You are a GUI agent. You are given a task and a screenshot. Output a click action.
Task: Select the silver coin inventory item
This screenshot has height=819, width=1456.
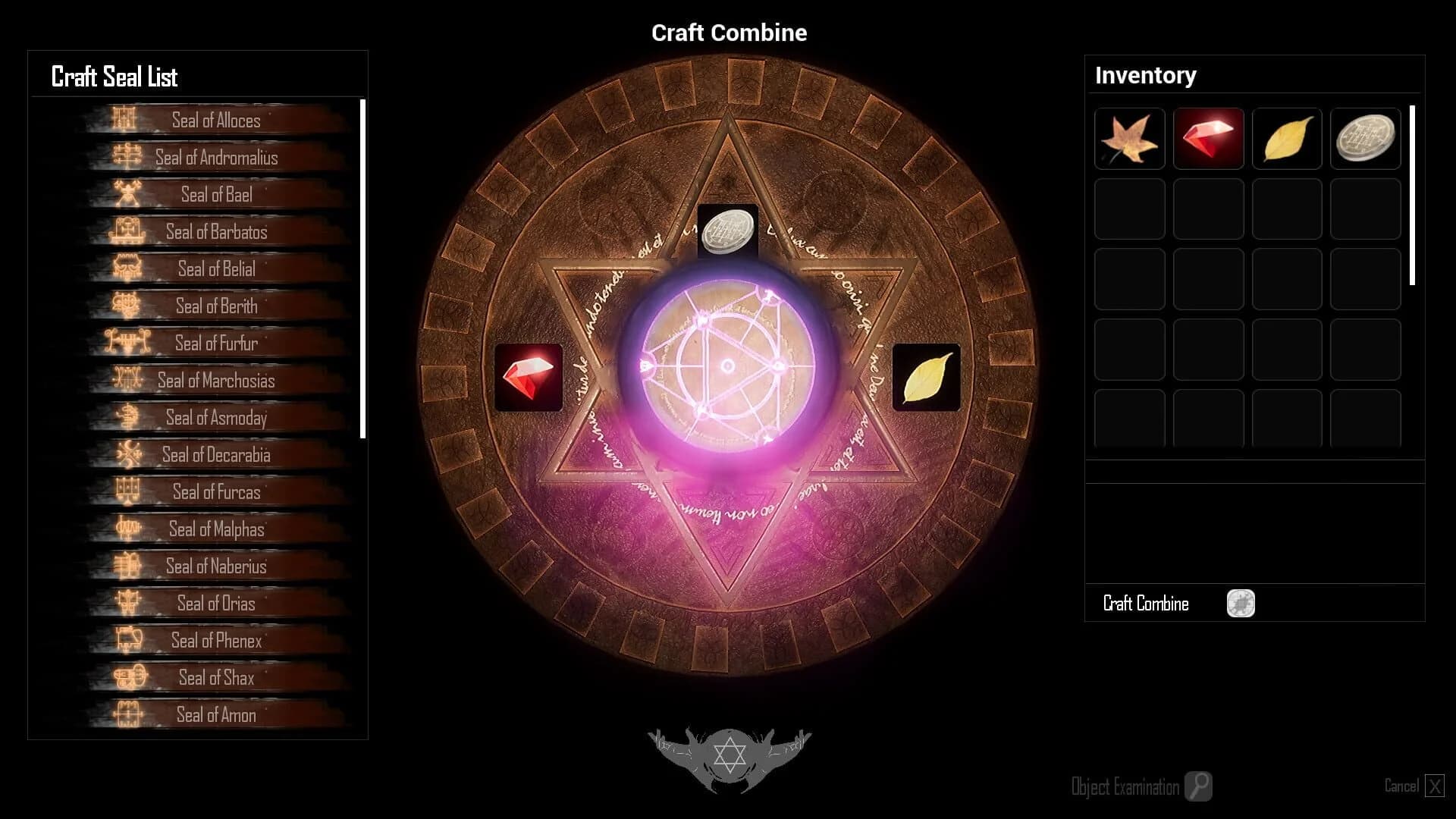(1365, 139)
